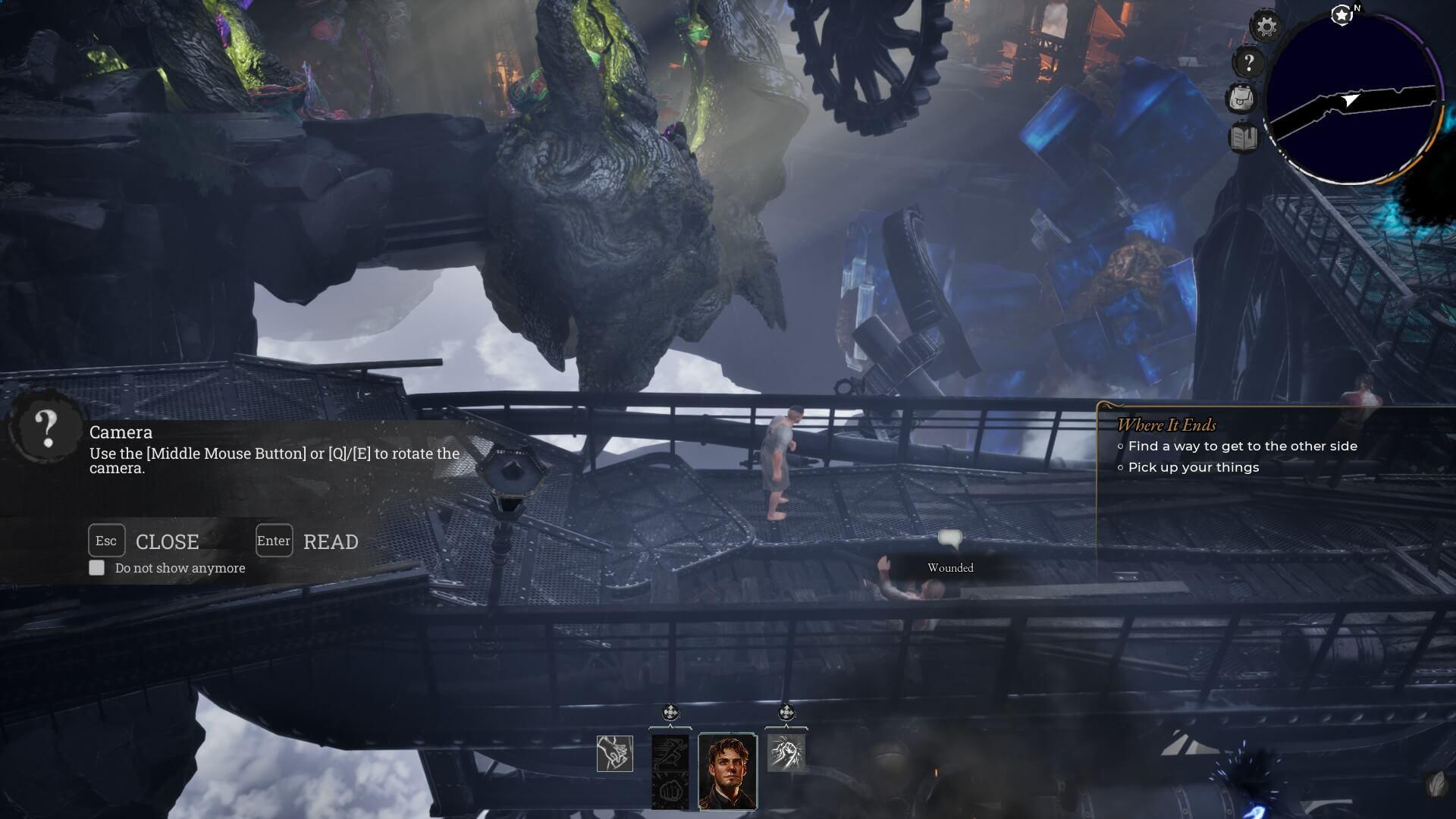This screenshot has height=819, width=1456.
Task: Open settings with the gear icon
Action: [1266, 27]
